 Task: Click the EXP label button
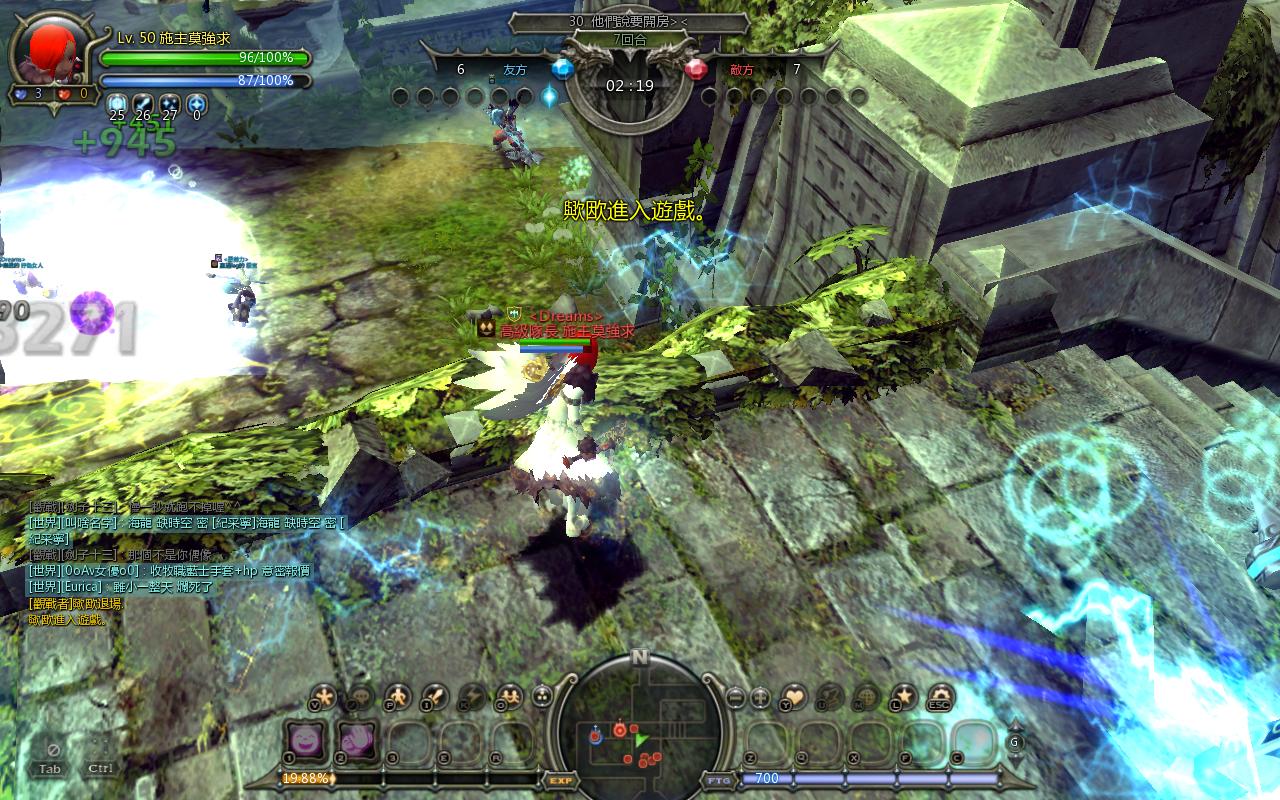pyautogui.click(x=560, y=780)
